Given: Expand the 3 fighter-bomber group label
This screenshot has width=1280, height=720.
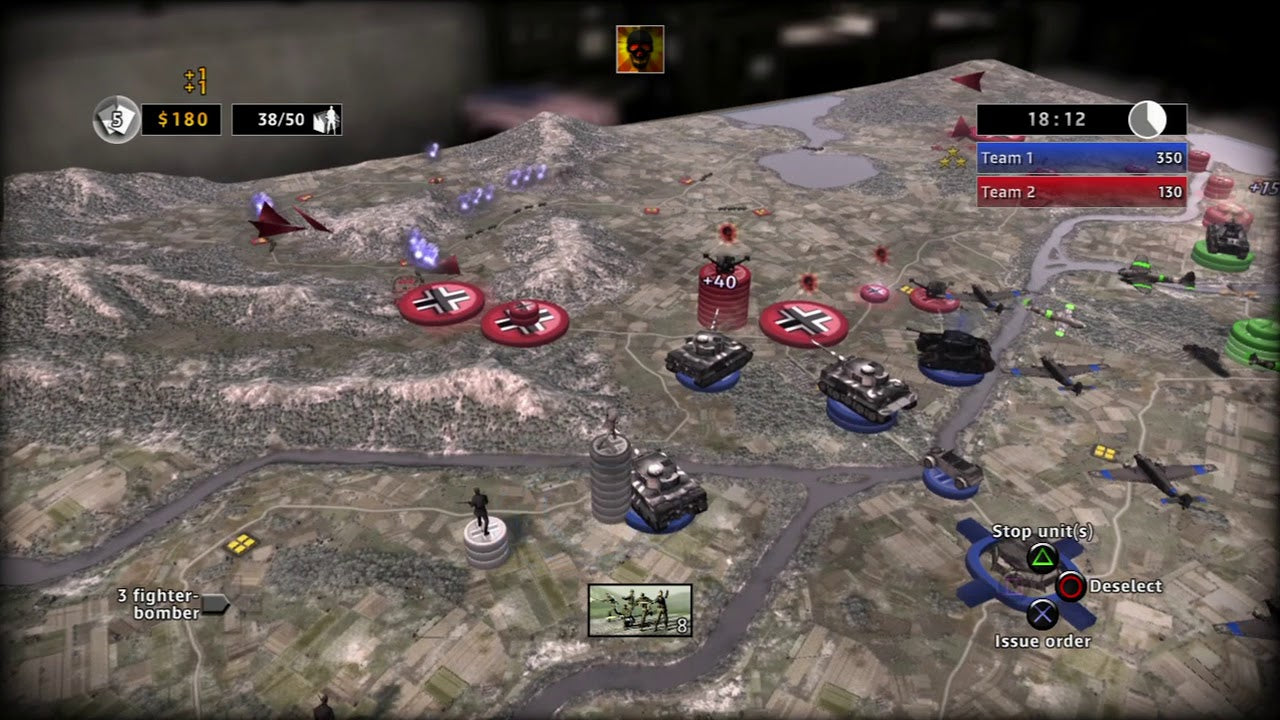Looking at the screenshot, I should click(160, 601).
